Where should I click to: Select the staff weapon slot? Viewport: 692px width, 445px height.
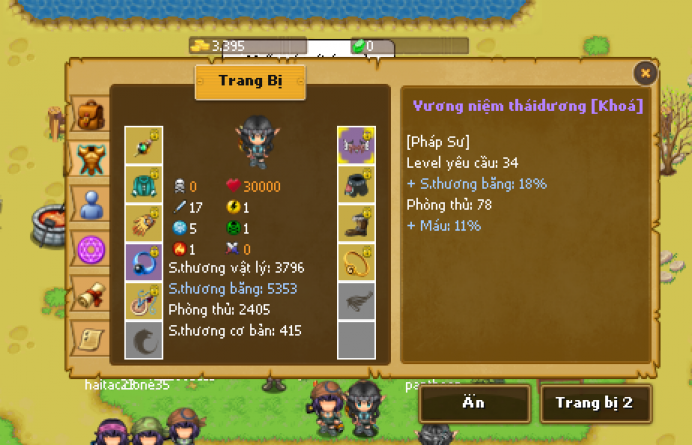coord(143,145)
